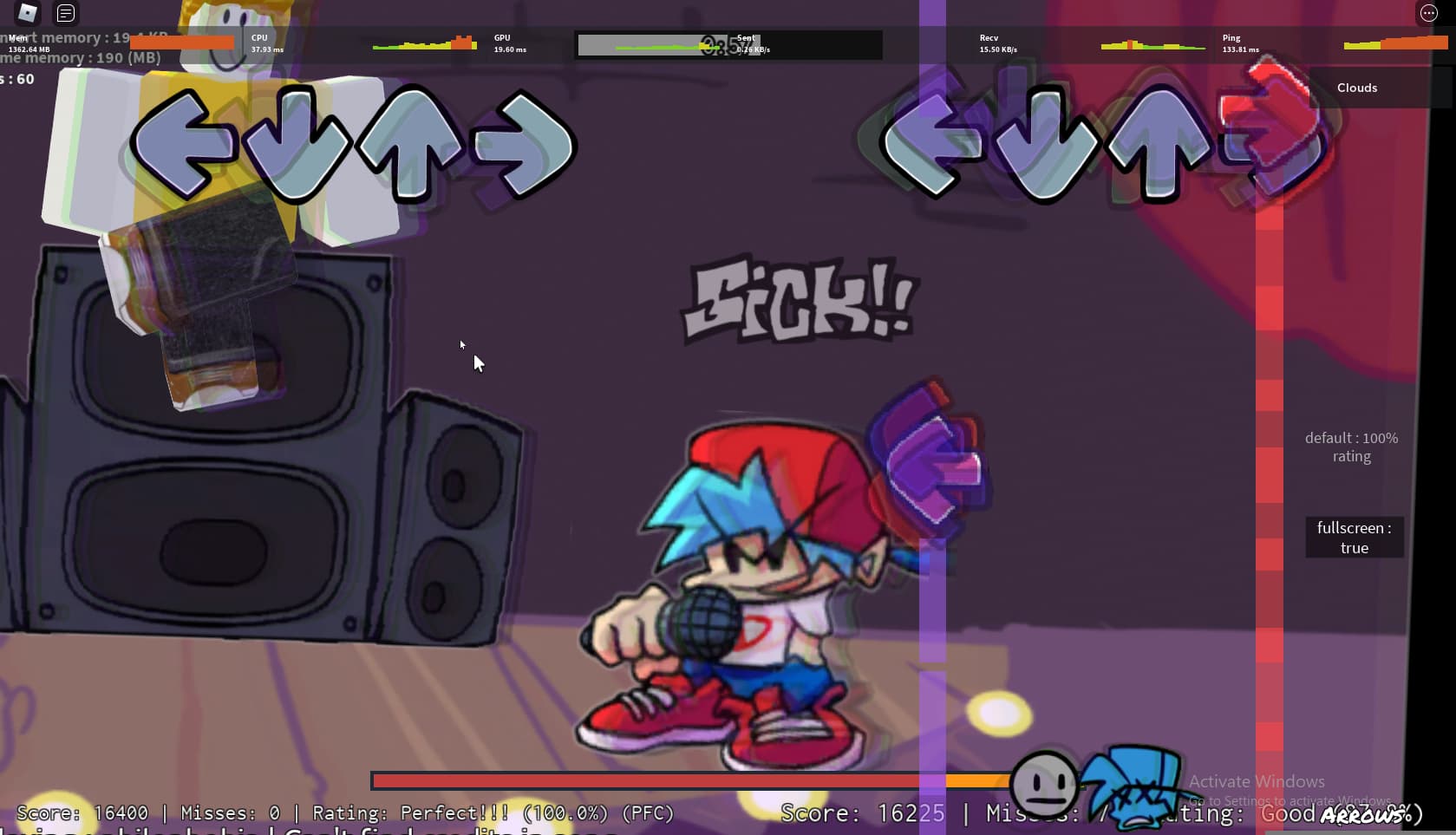Select the Clouds option
The image size is (1456, 835).
pos(1357,88)
